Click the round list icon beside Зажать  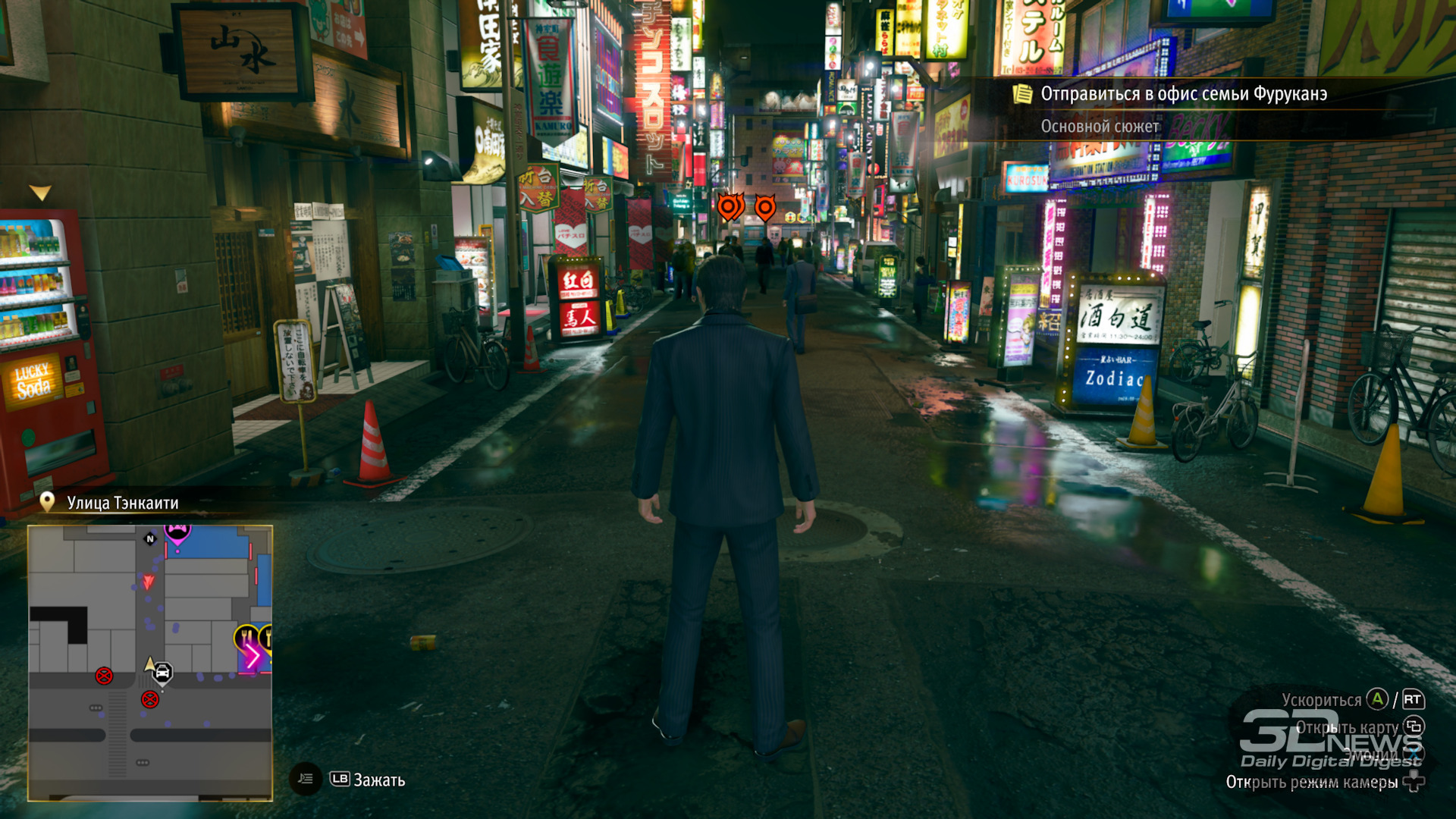306,779
